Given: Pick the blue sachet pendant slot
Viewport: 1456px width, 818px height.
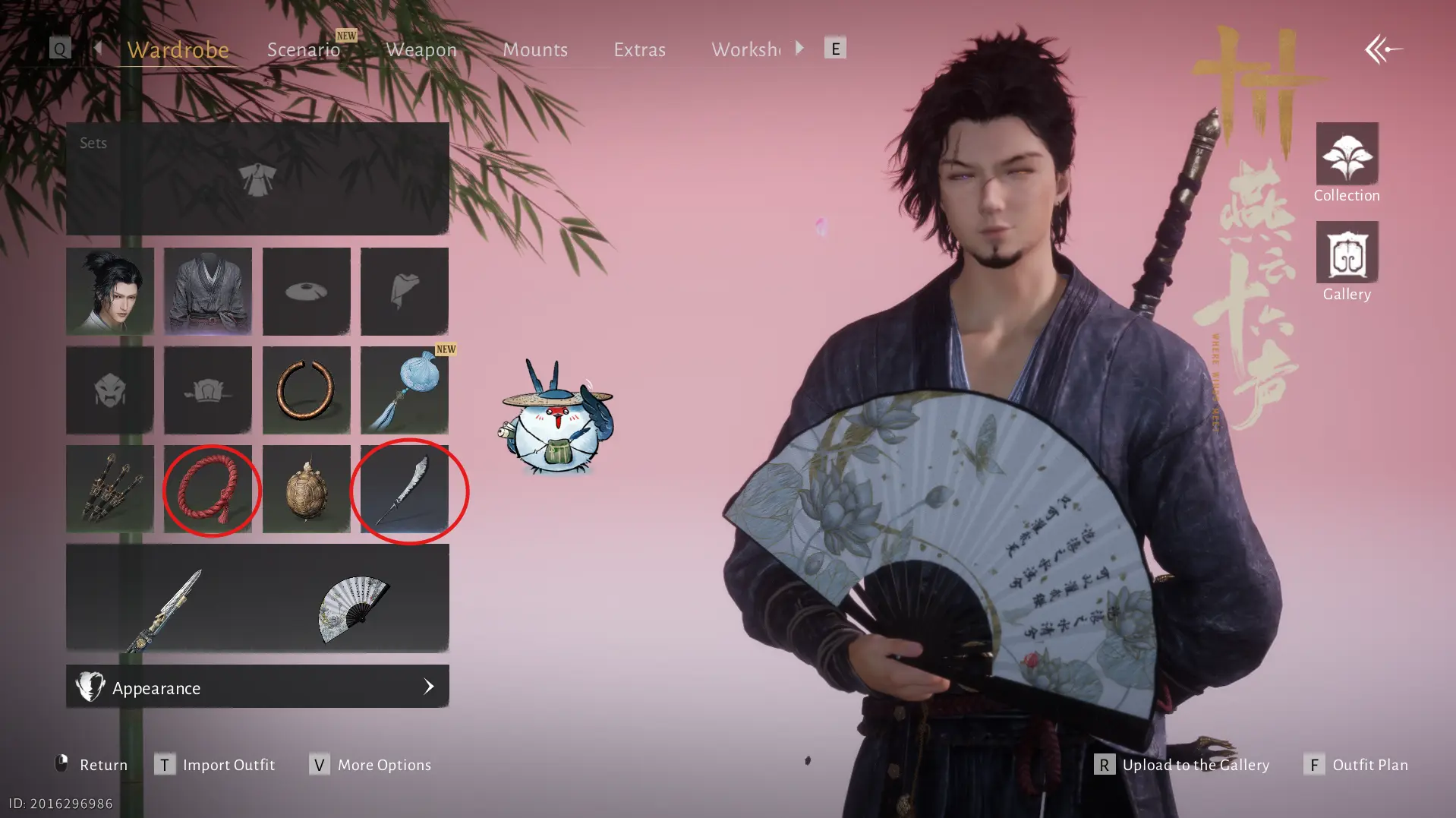Looking at the screenshot, I should pyautogui.click(x=405, y=390).
